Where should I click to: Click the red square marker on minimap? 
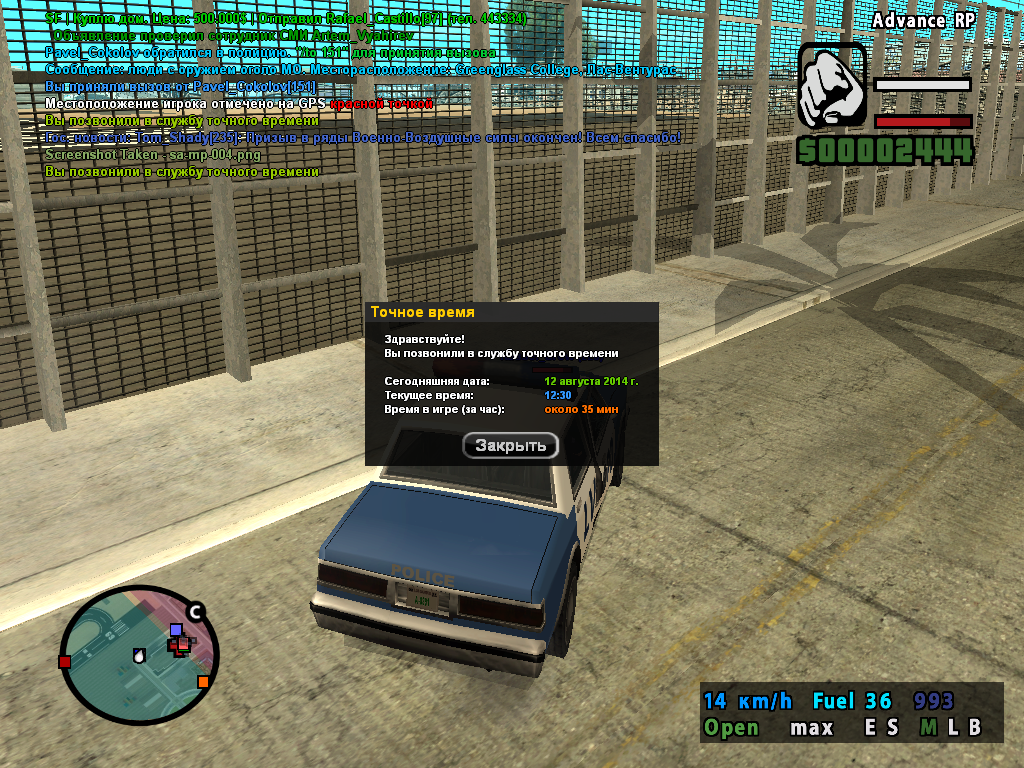(65, 662)
